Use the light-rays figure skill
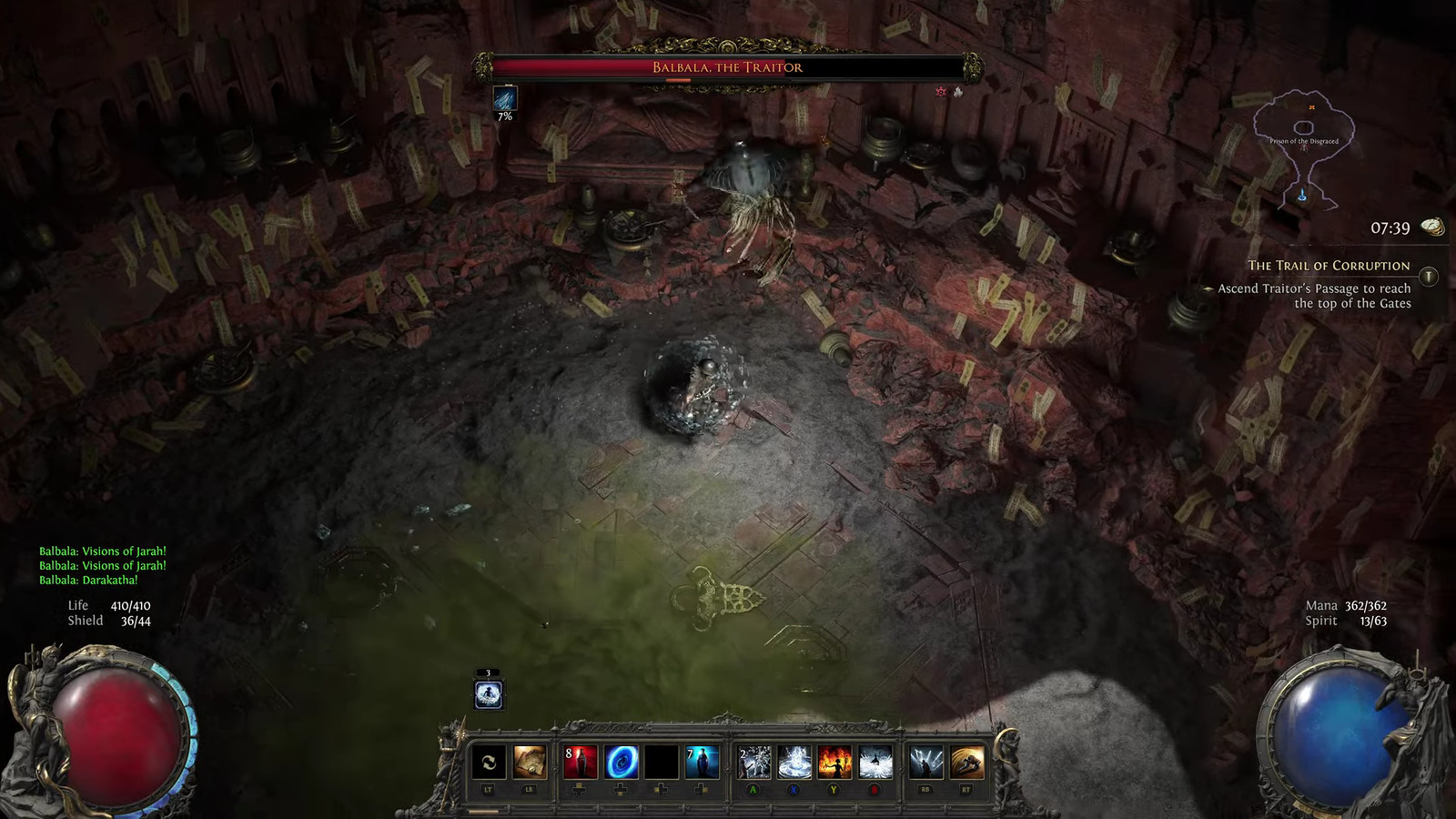The height and width of the screenshot is (819, 1456). tap(925, 763)
